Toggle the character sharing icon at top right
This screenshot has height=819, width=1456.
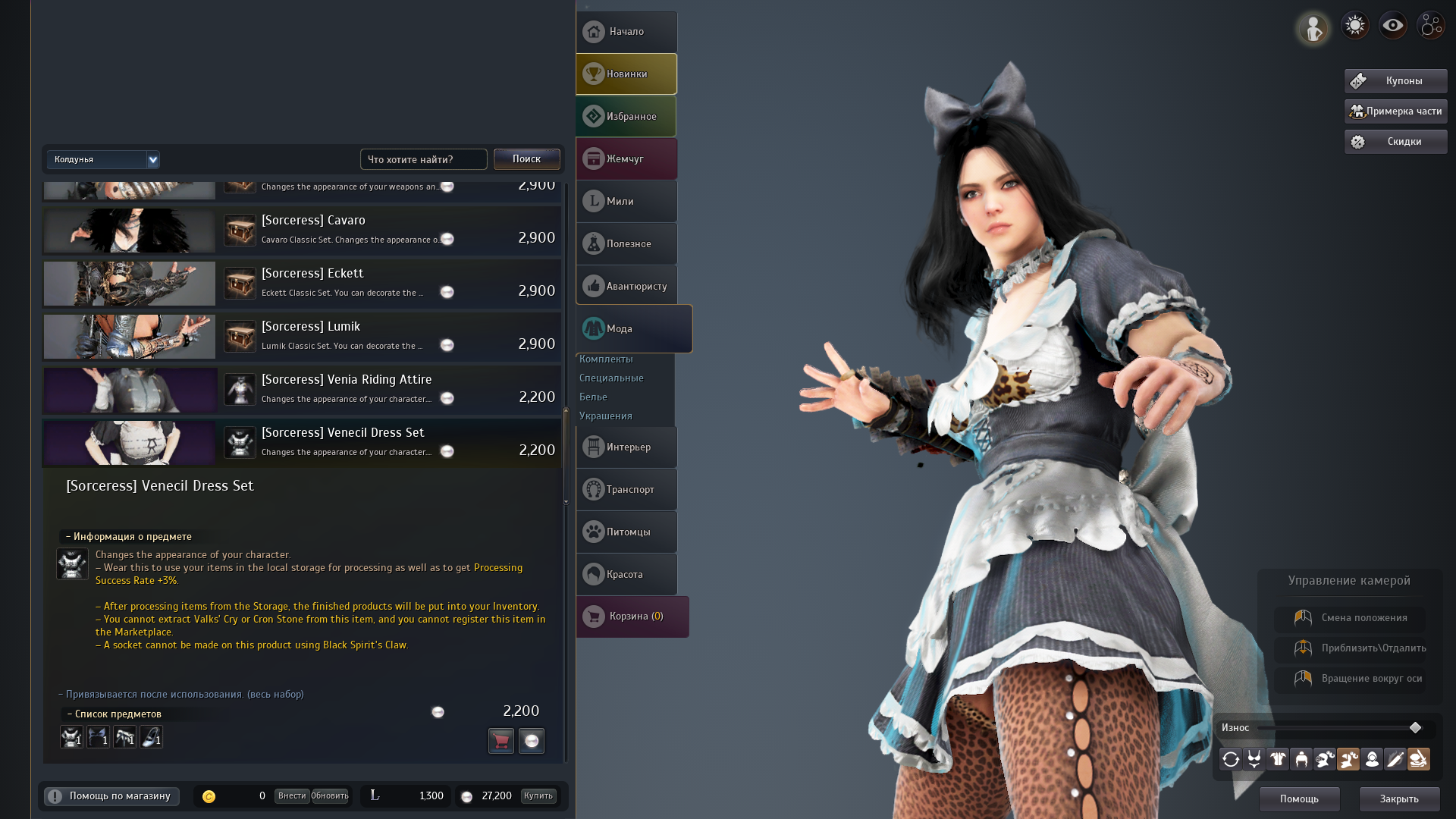click(1431, 25)
